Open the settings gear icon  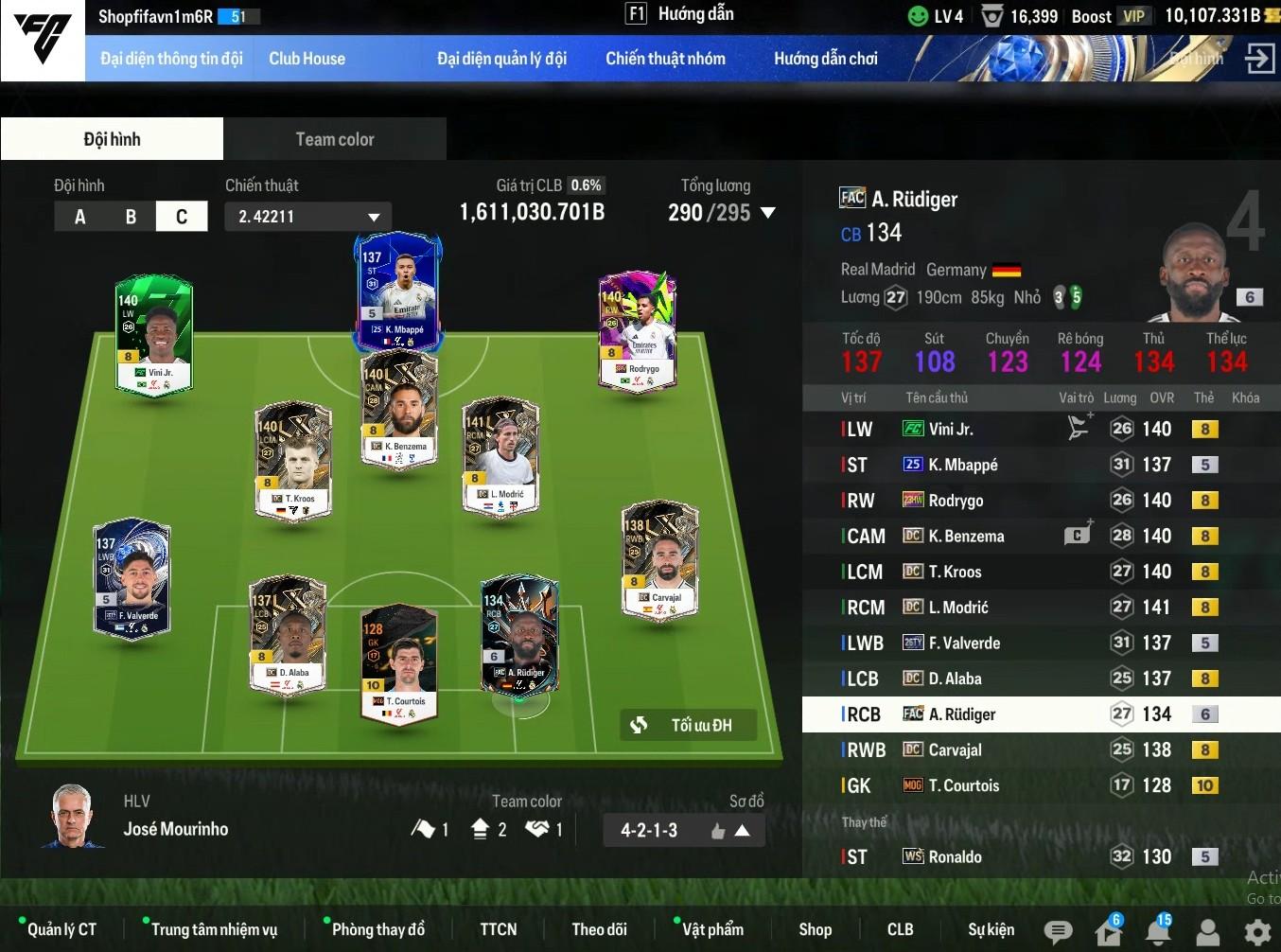[1257, 932]
